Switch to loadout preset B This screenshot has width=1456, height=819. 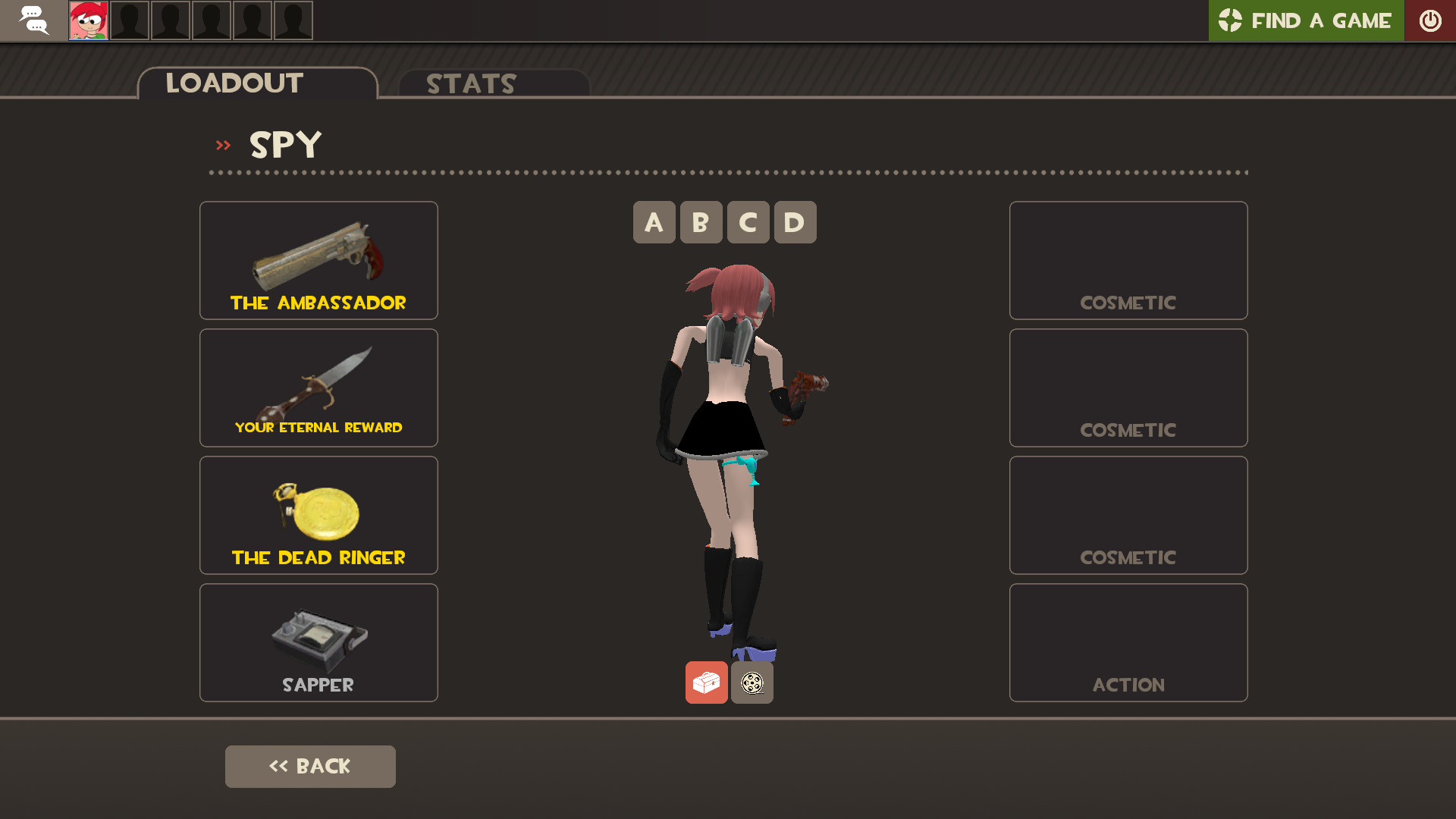pos(701,222)
